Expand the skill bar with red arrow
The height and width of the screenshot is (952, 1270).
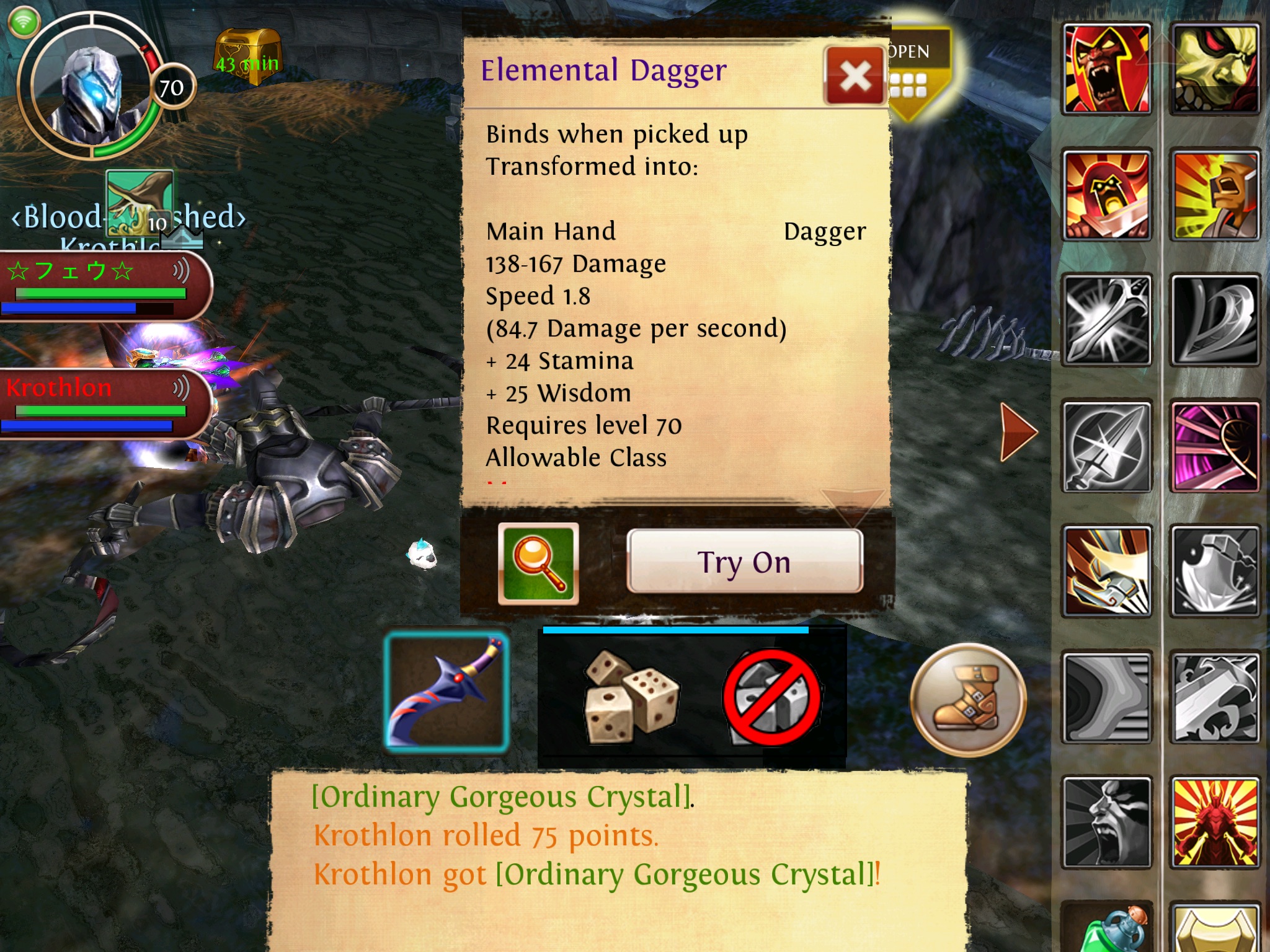coord(1018,431)
